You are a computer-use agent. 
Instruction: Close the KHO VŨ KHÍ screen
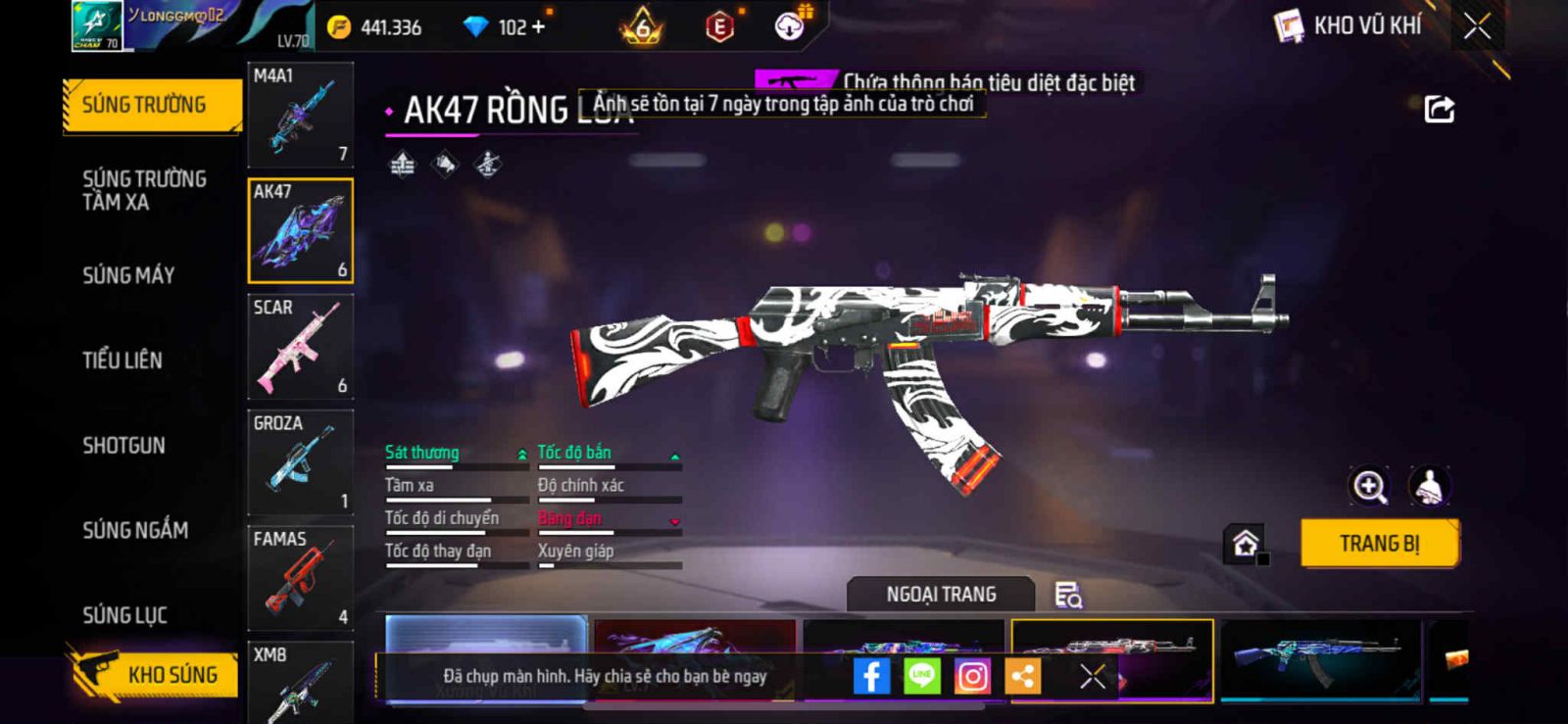coord(1477,26)
